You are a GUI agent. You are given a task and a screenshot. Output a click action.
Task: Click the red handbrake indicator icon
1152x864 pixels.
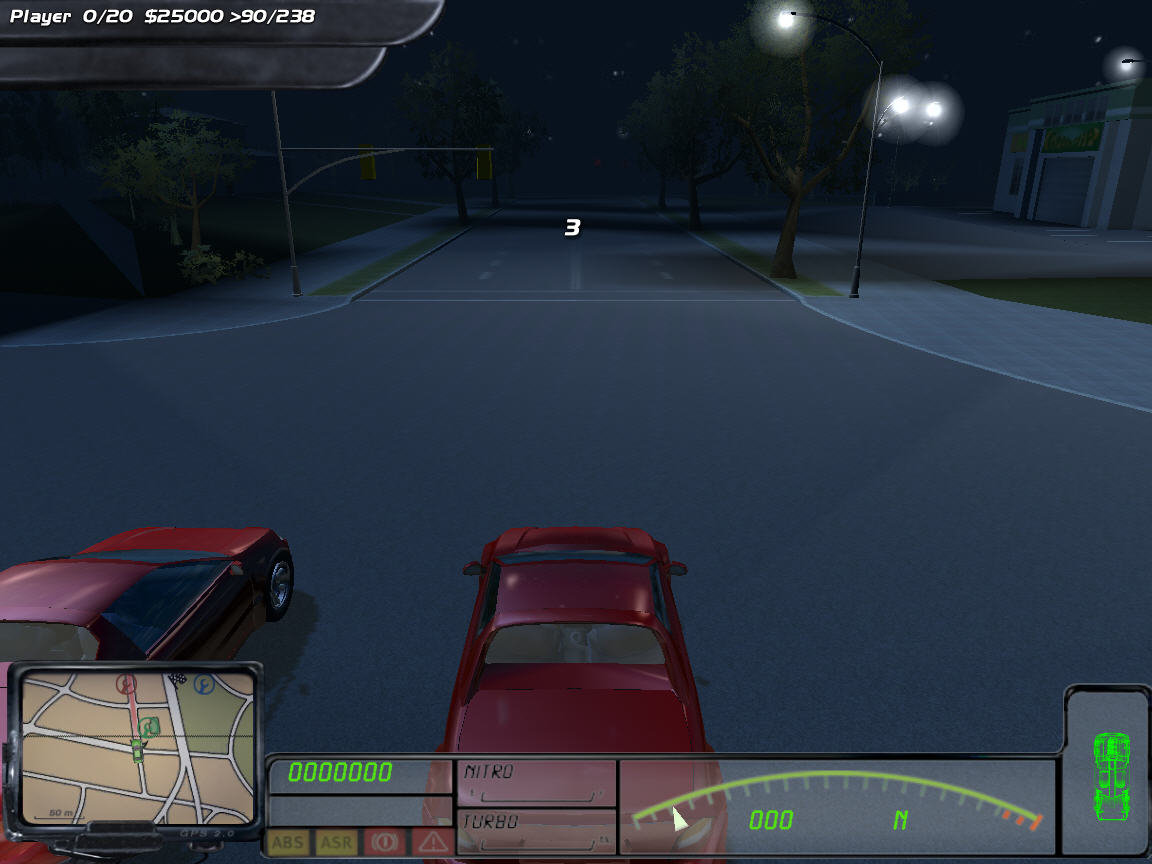point(385,843)
